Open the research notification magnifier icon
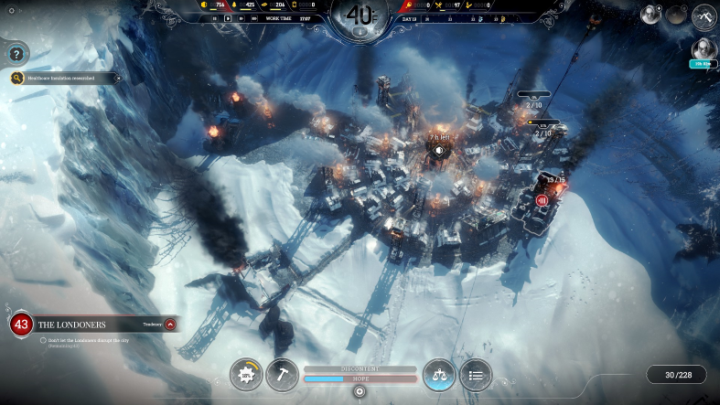The image size is (720, 405). tap(18, 77)
